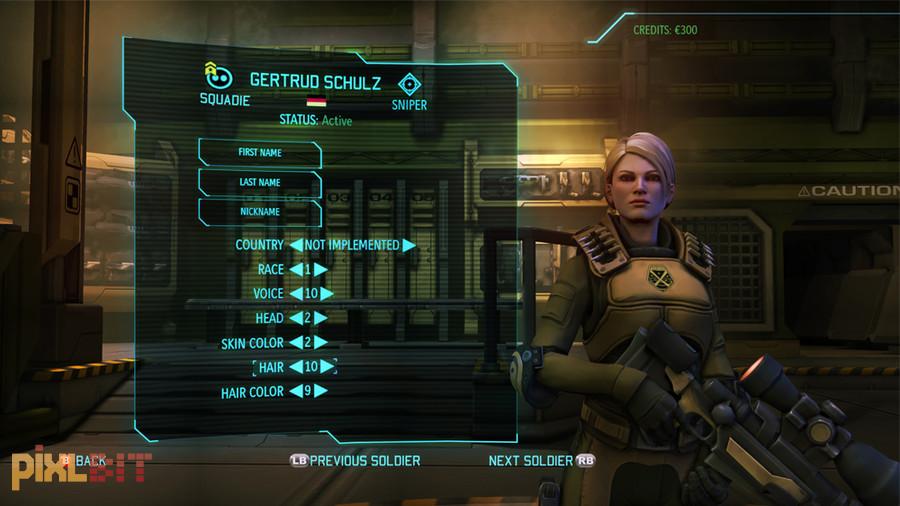900x506 pixels.
Task: Select the previous Voice option
Action: coord(296,294)
